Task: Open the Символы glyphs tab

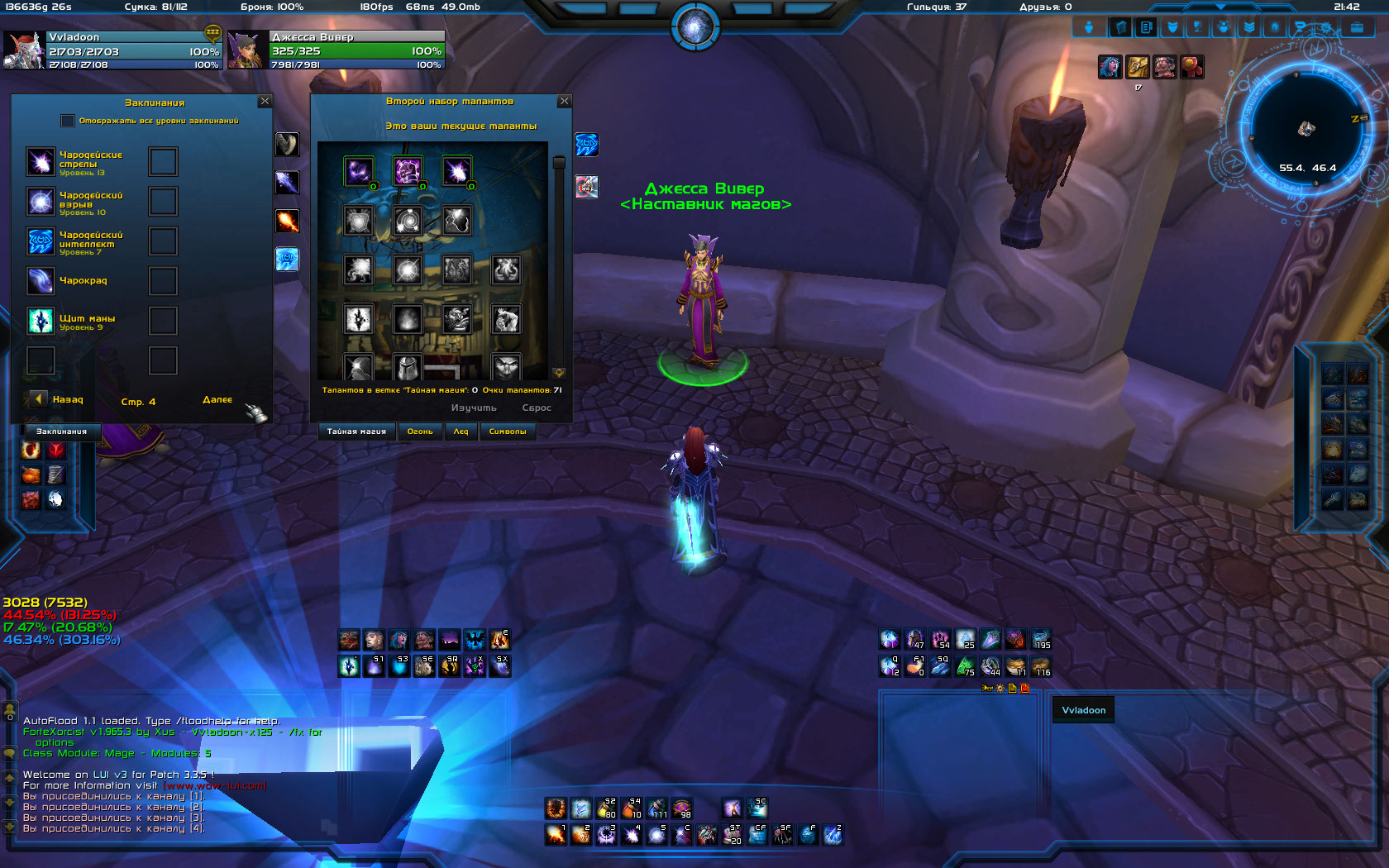Action: 508,432
